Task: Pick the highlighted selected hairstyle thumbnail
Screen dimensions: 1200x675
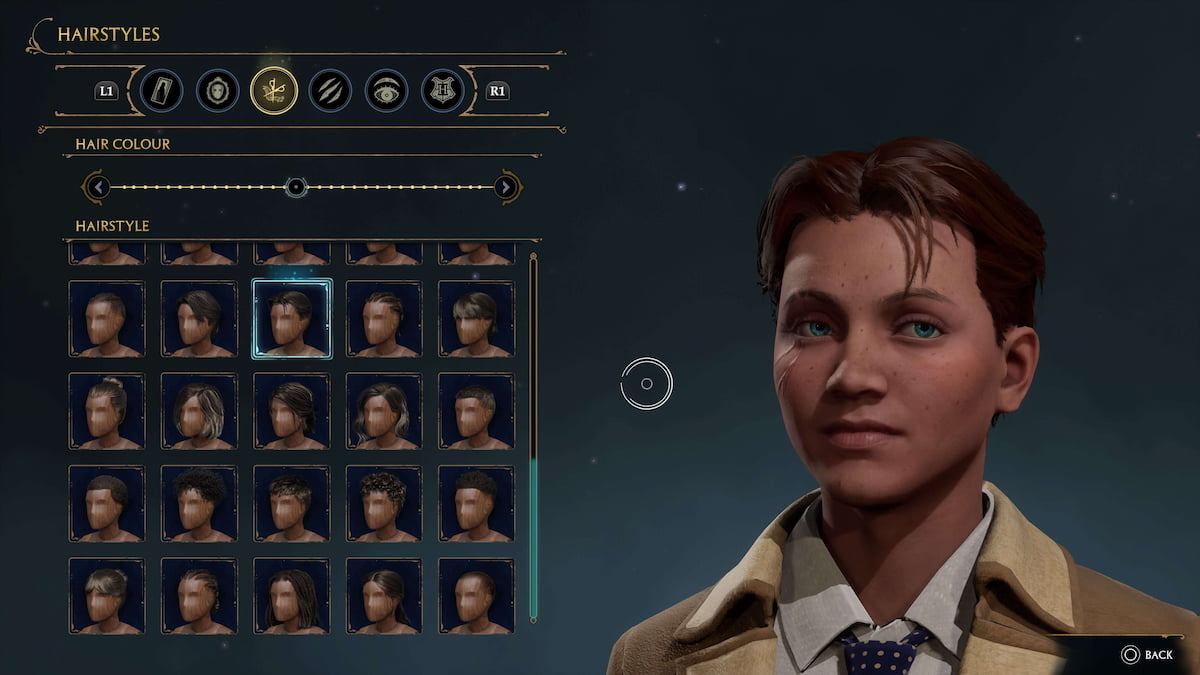Action: (291, 318)
